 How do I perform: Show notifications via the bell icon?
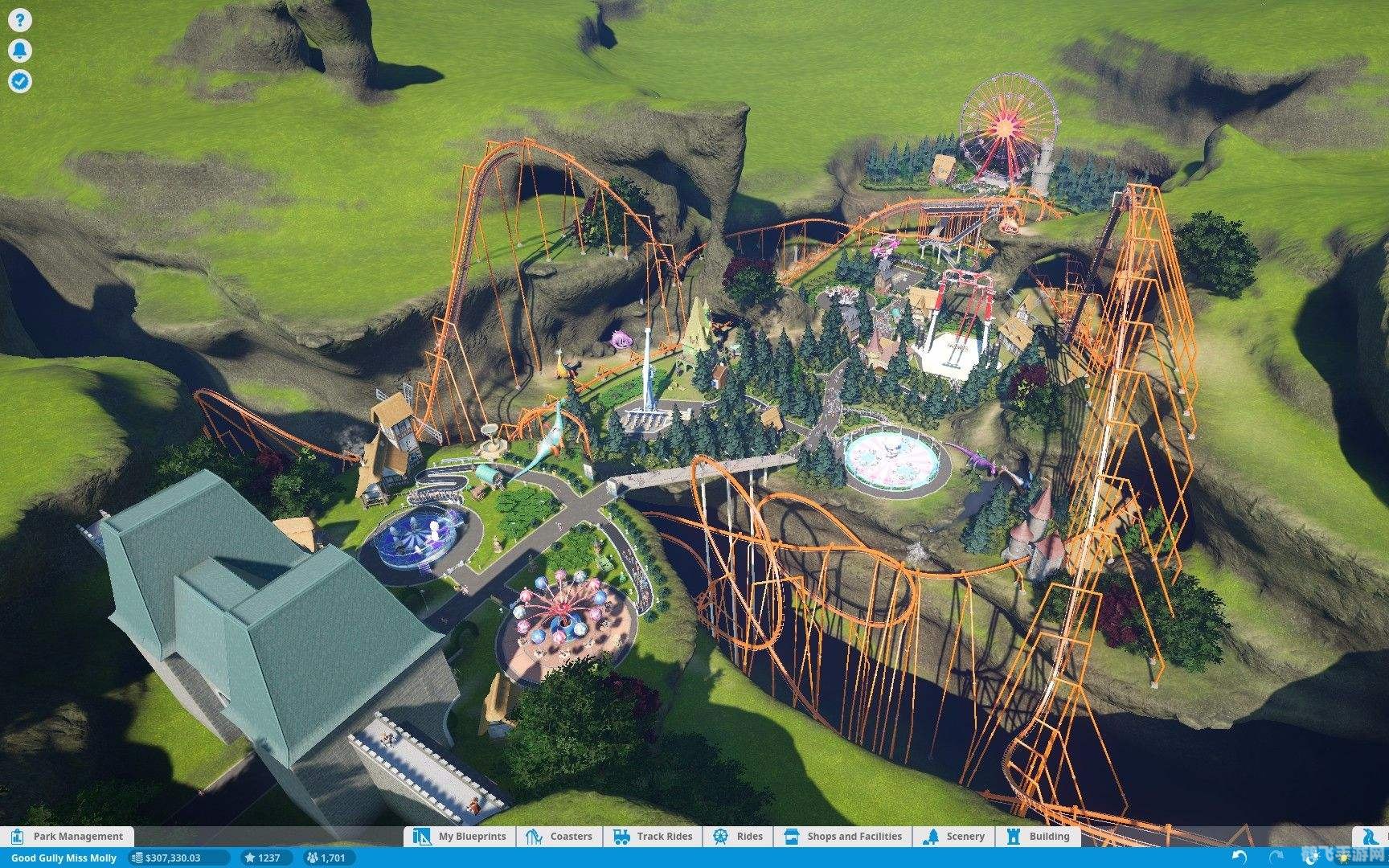(20, 51)
